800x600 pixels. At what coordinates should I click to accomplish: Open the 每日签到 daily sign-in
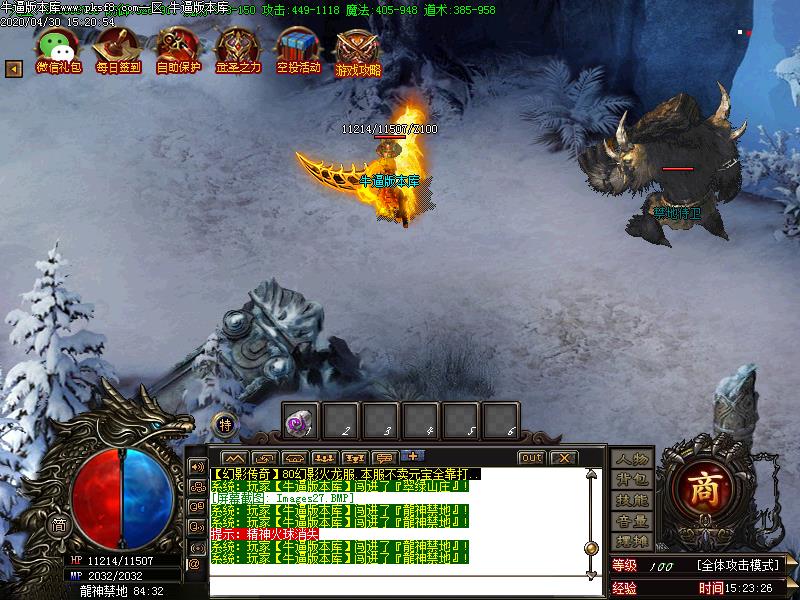[117, 48]
